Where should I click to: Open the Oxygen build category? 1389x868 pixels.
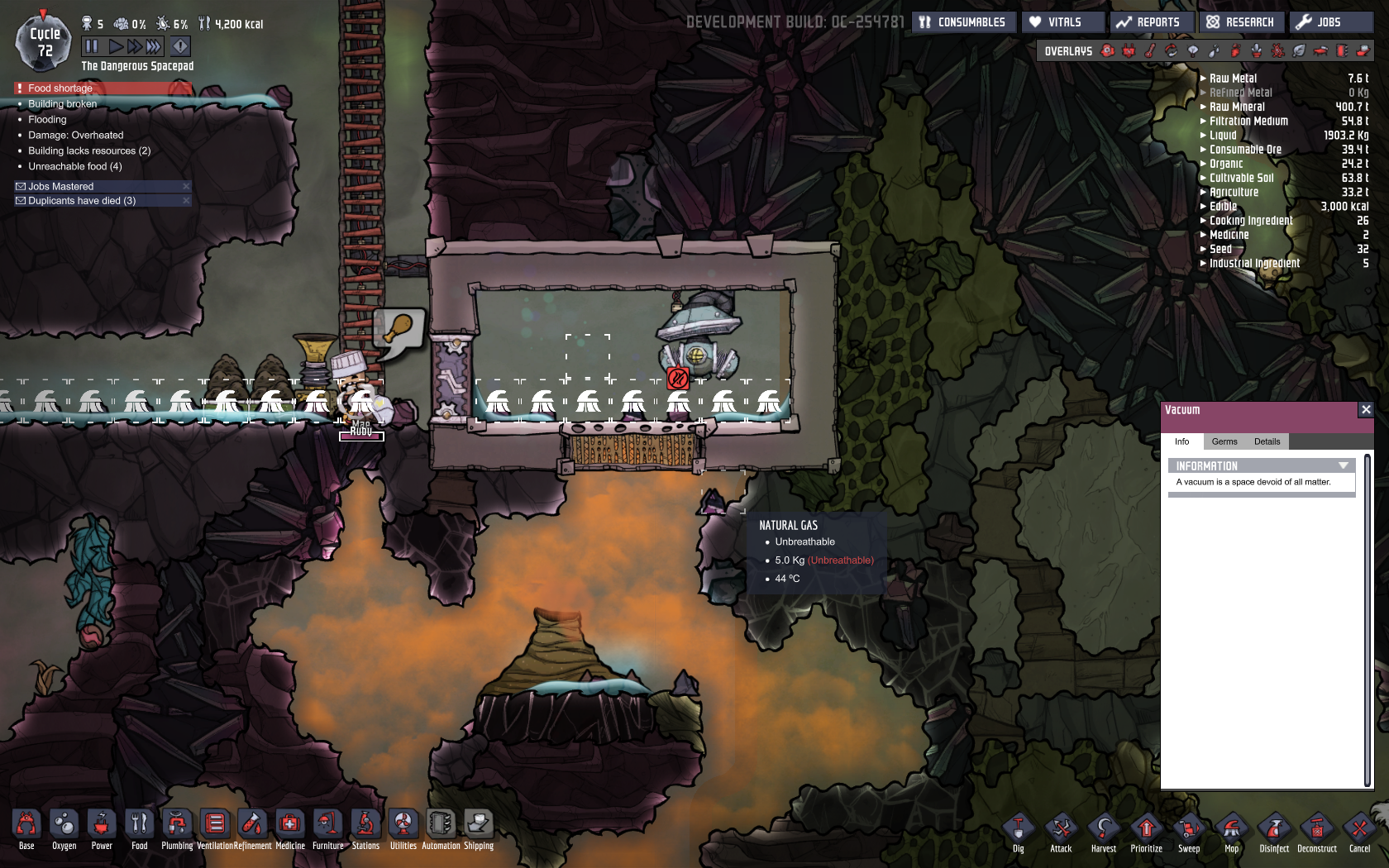(64, 828)
